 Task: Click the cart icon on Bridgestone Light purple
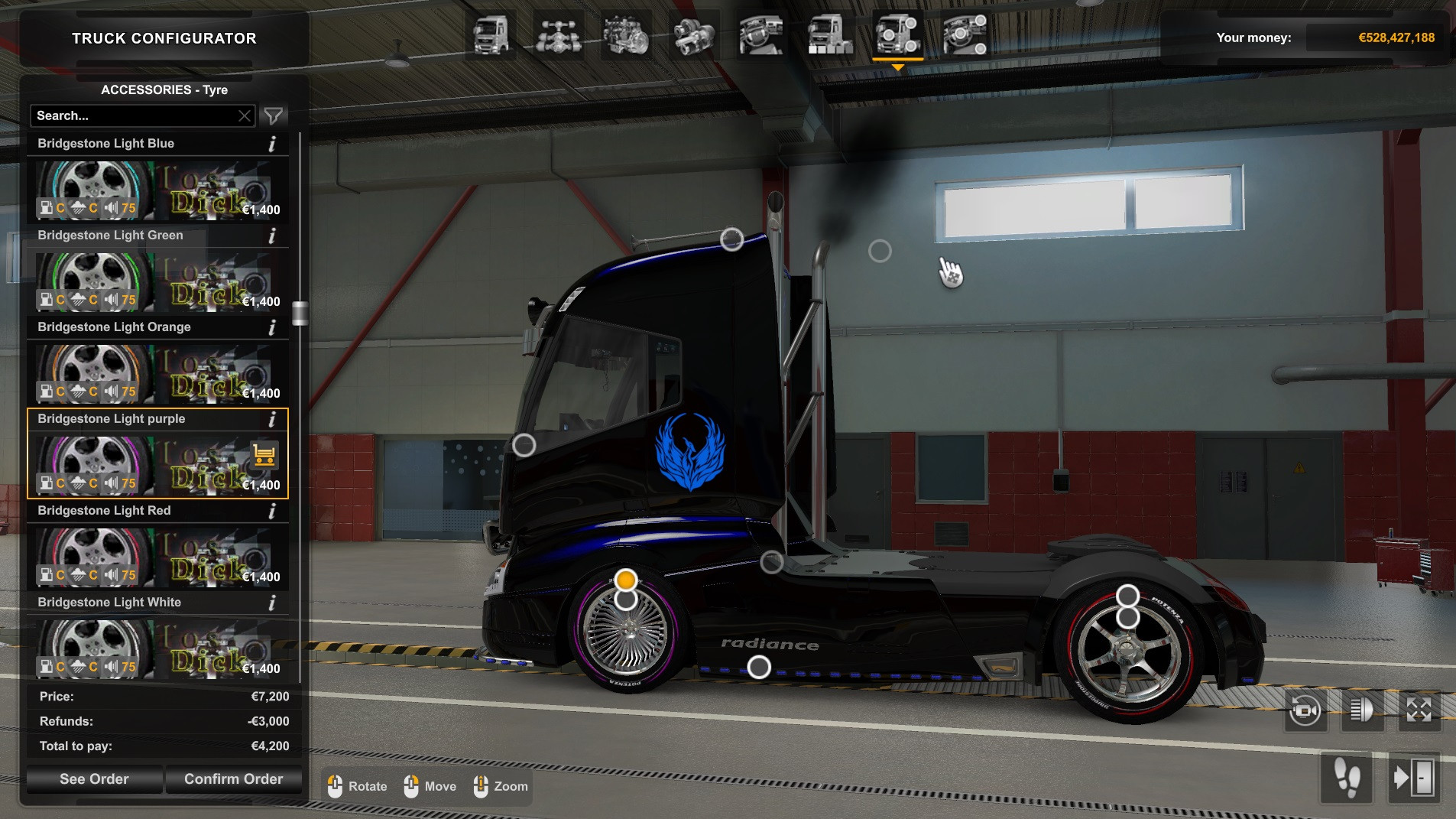(263, 456)
